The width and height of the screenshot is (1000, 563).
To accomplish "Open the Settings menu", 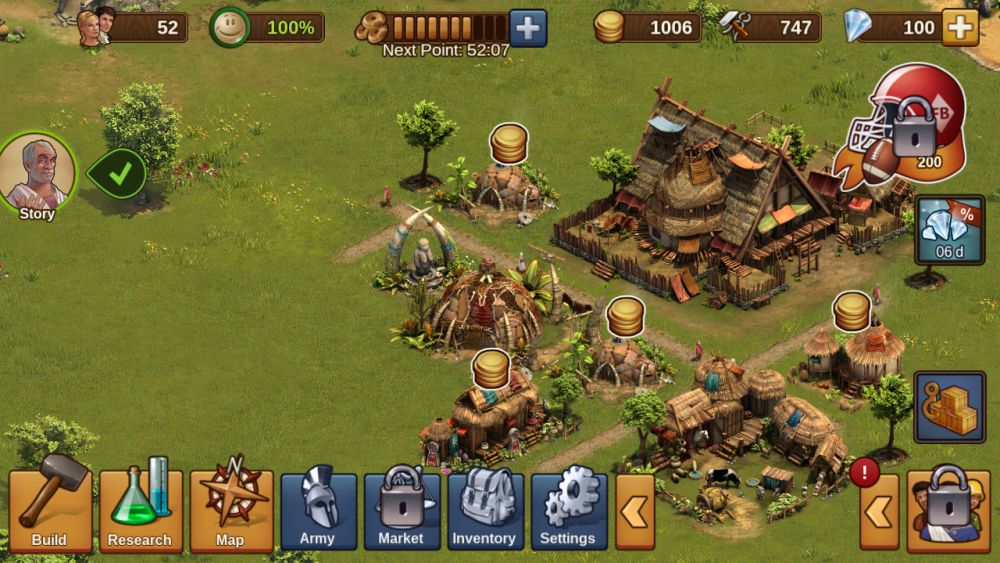I will click(x=568, y=510).
